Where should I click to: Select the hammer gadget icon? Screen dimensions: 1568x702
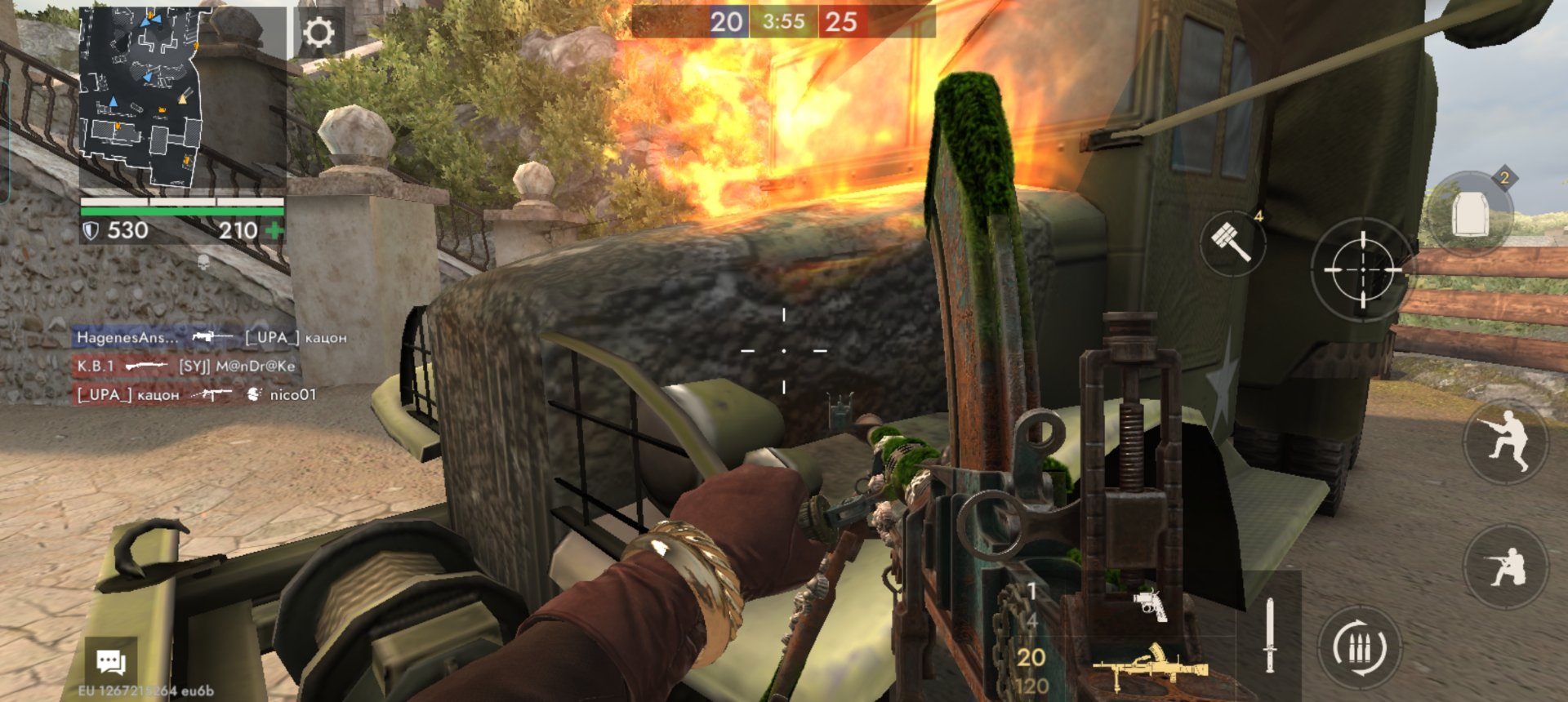coord(1232,242)
